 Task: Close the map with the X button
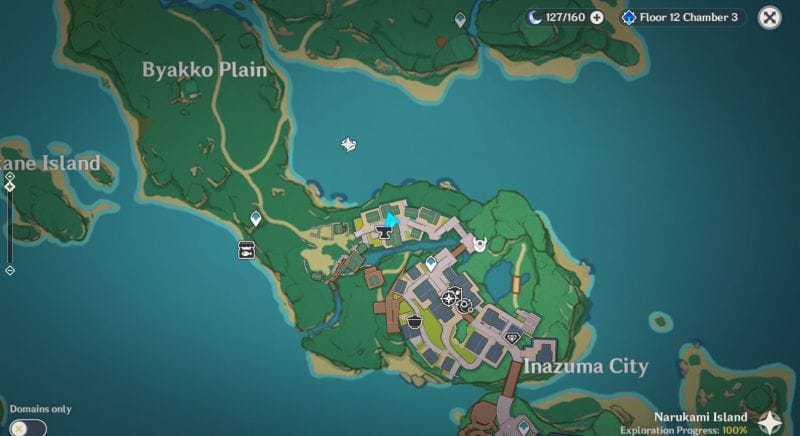pyautogui.click(x=769, y=17)
